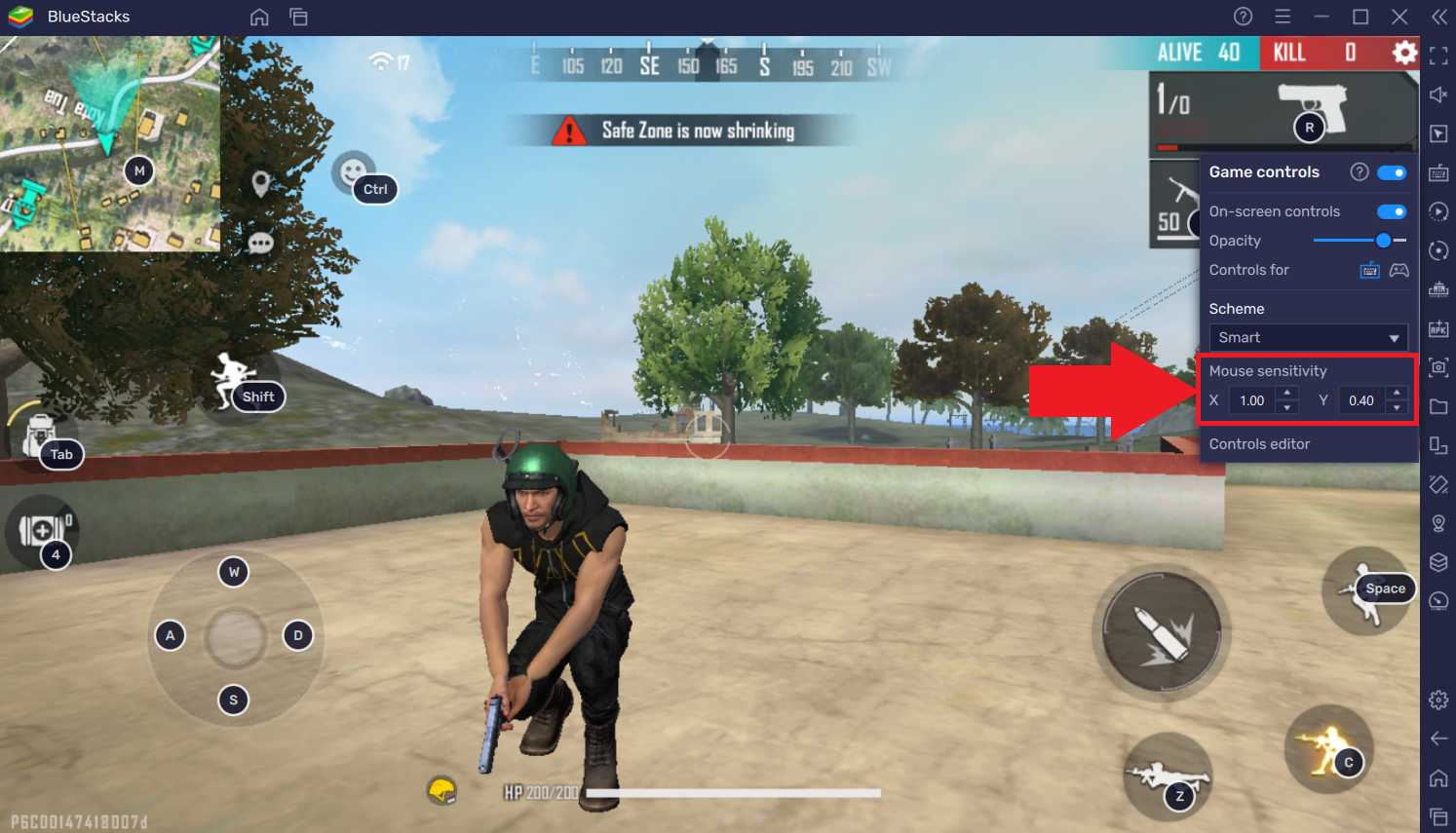Turn off On-screen controls
This screenshot has width=1456, height=833.
1392,211
